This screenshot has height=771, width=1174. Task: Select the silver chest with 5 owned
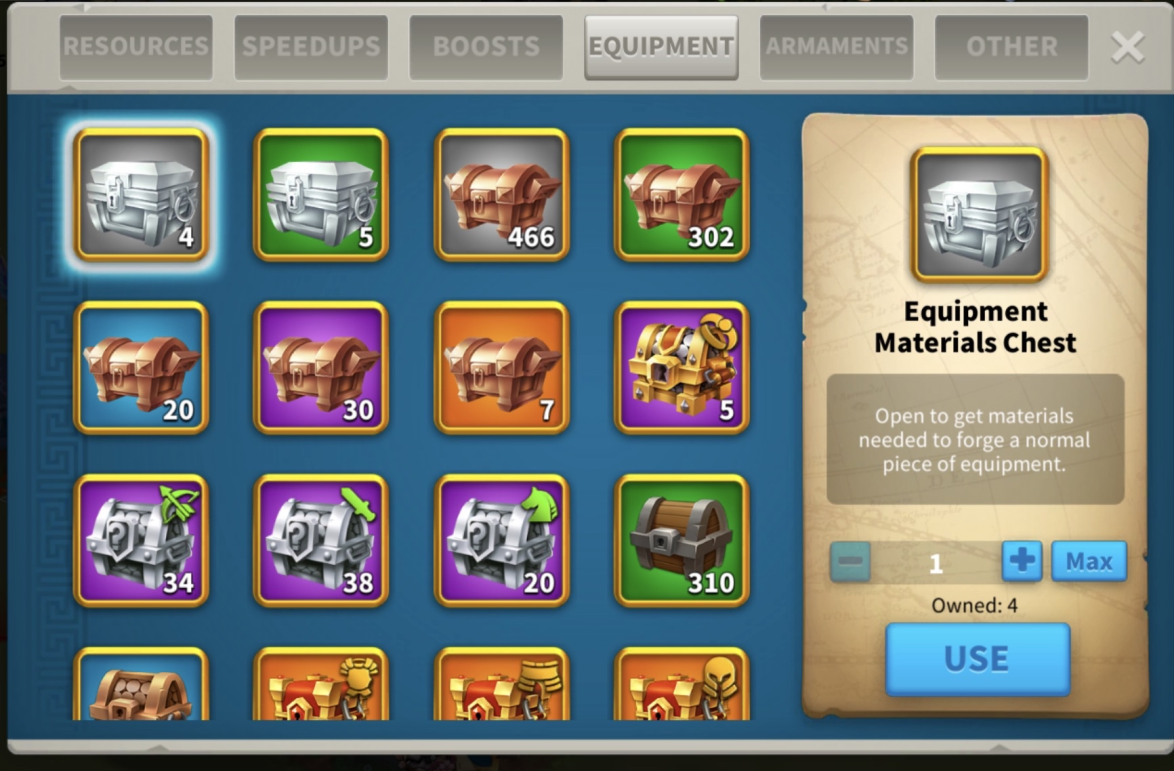(321, 195)
